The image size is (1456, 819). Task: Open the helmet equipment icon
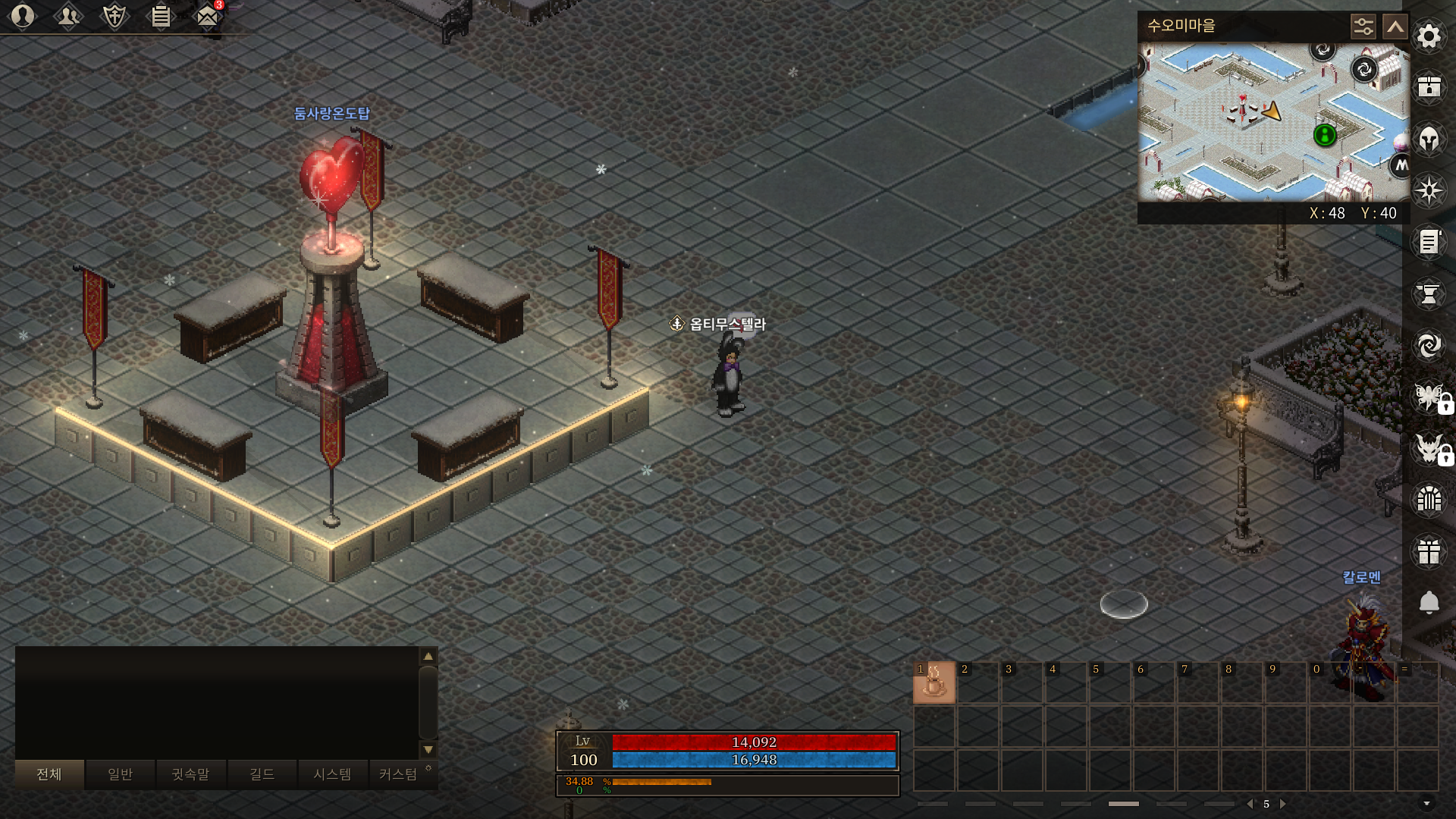1429,140
